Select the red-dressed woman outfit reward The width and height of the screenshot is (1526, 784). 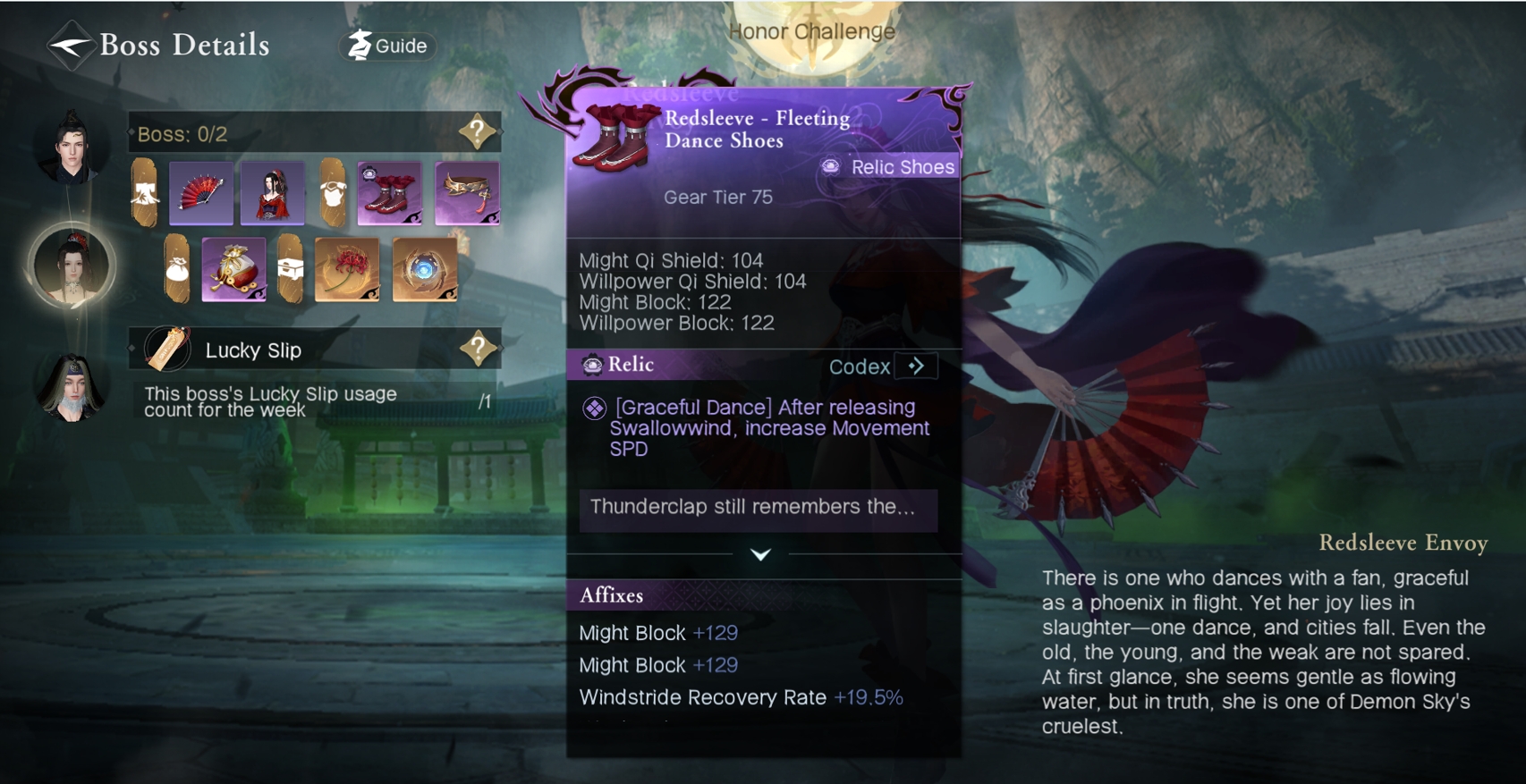[273, 192]
